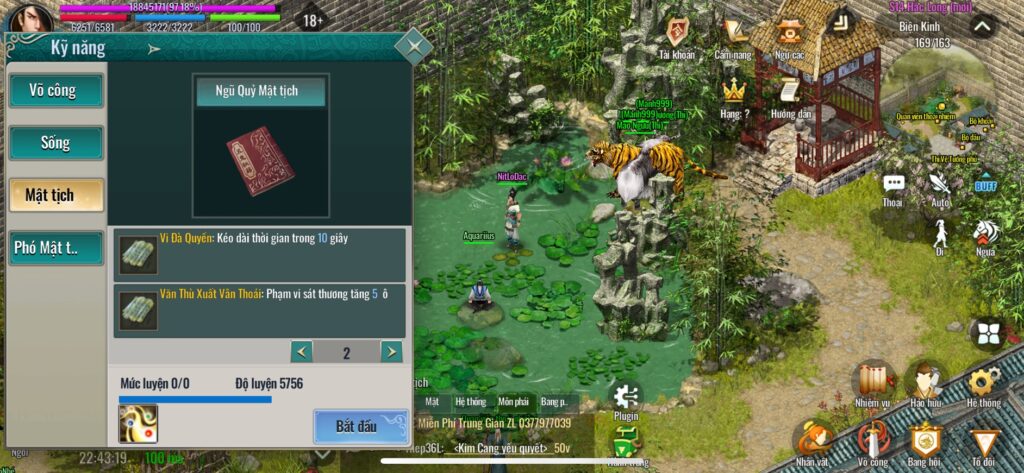
Task: Open the Hướng dẫn guide scroll
Action: (790, 97)
